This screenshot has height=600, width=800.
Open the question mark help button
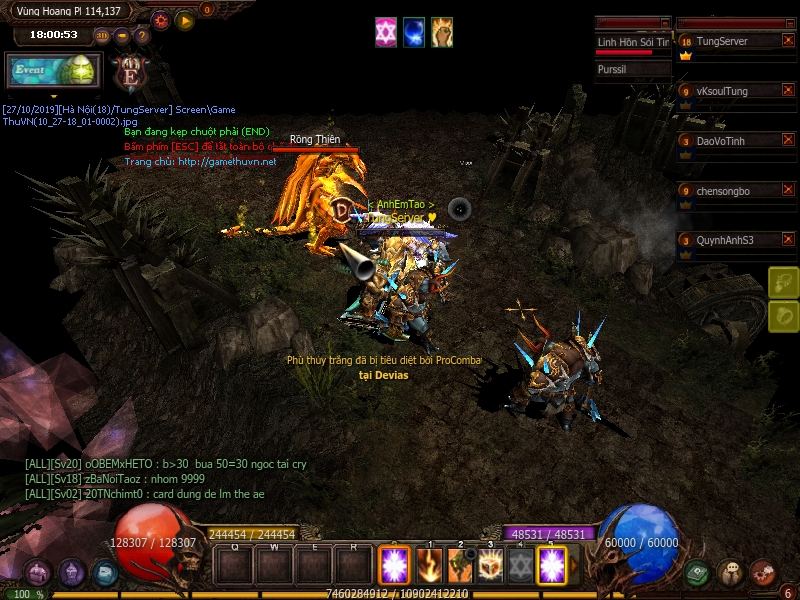(142, 36)
